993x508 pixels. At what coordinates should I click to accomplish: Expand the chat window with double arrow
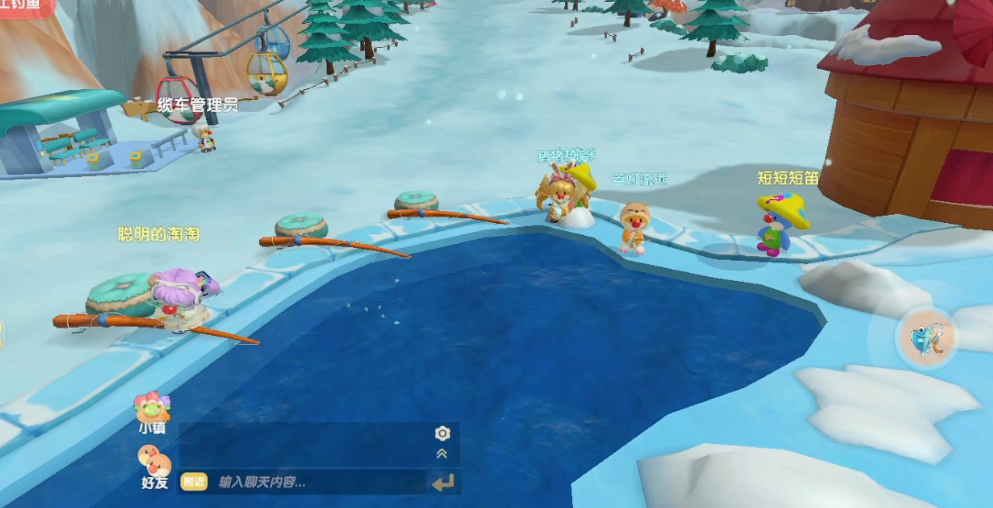click(442, 454)
